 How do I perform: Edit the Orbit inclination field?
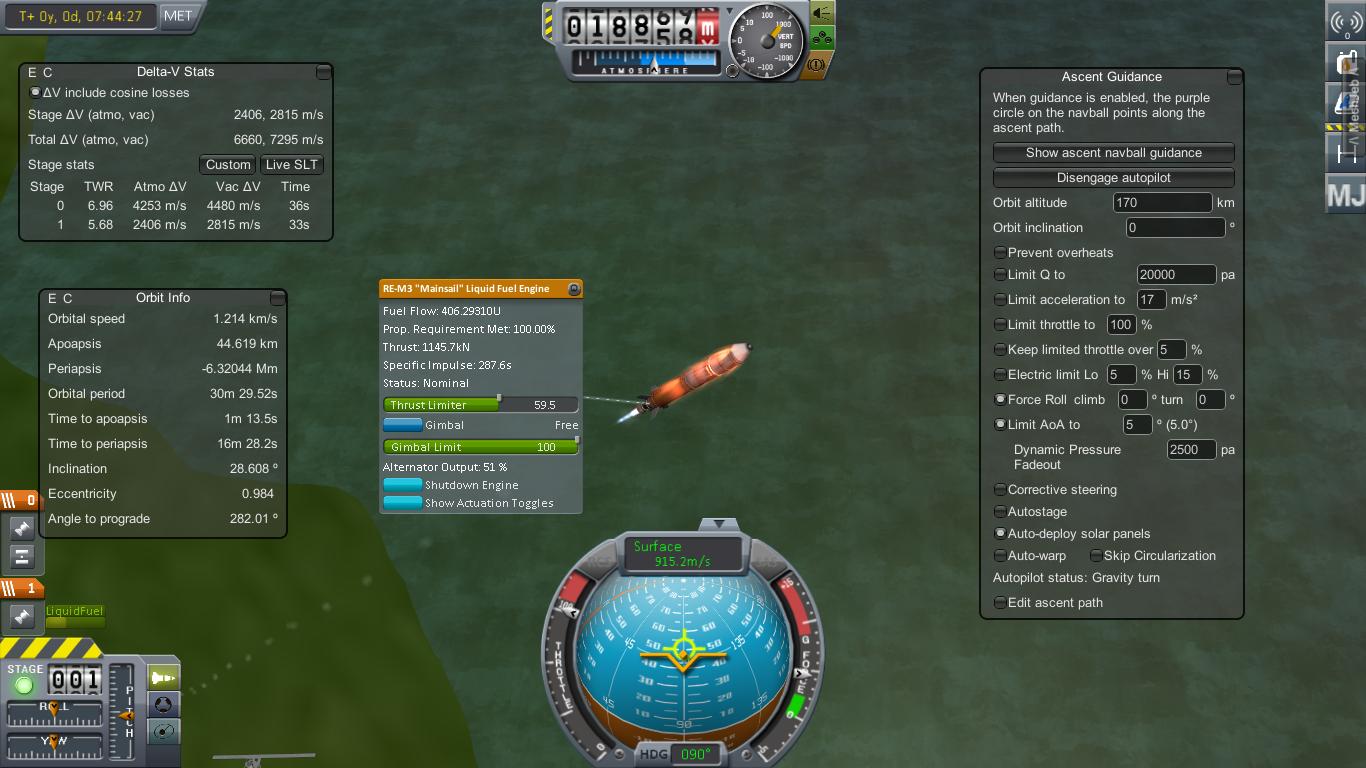pyautogui.click(x=1174, y=228)
